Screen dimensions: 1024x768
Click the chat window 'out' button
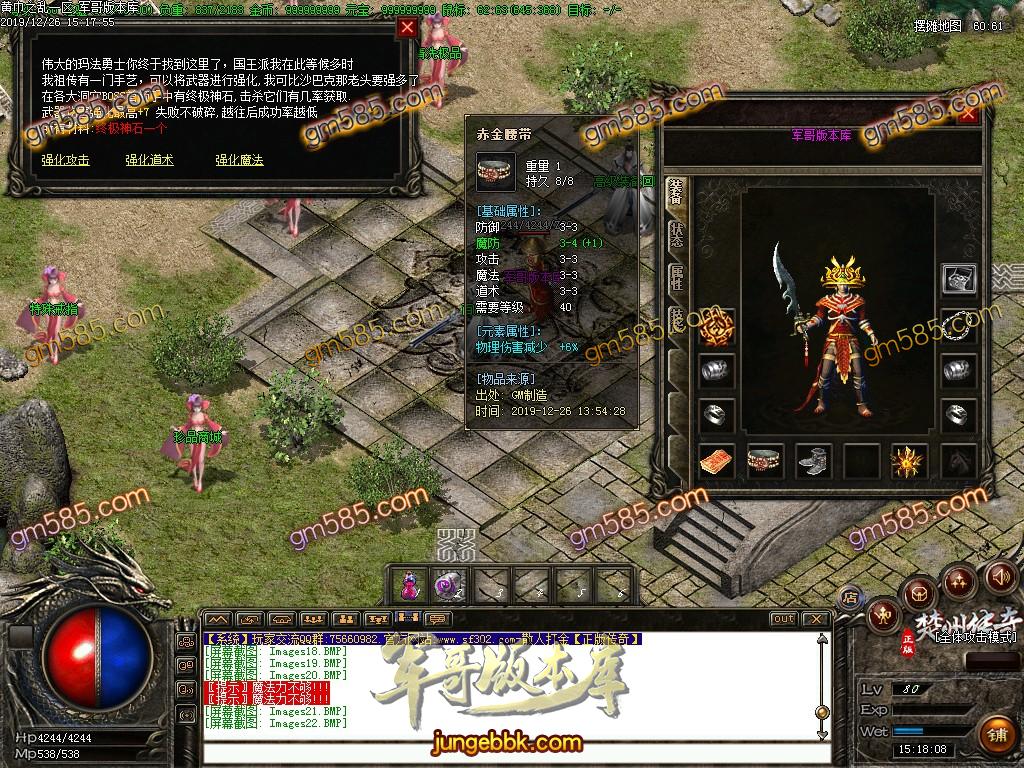tap(783, 619)
